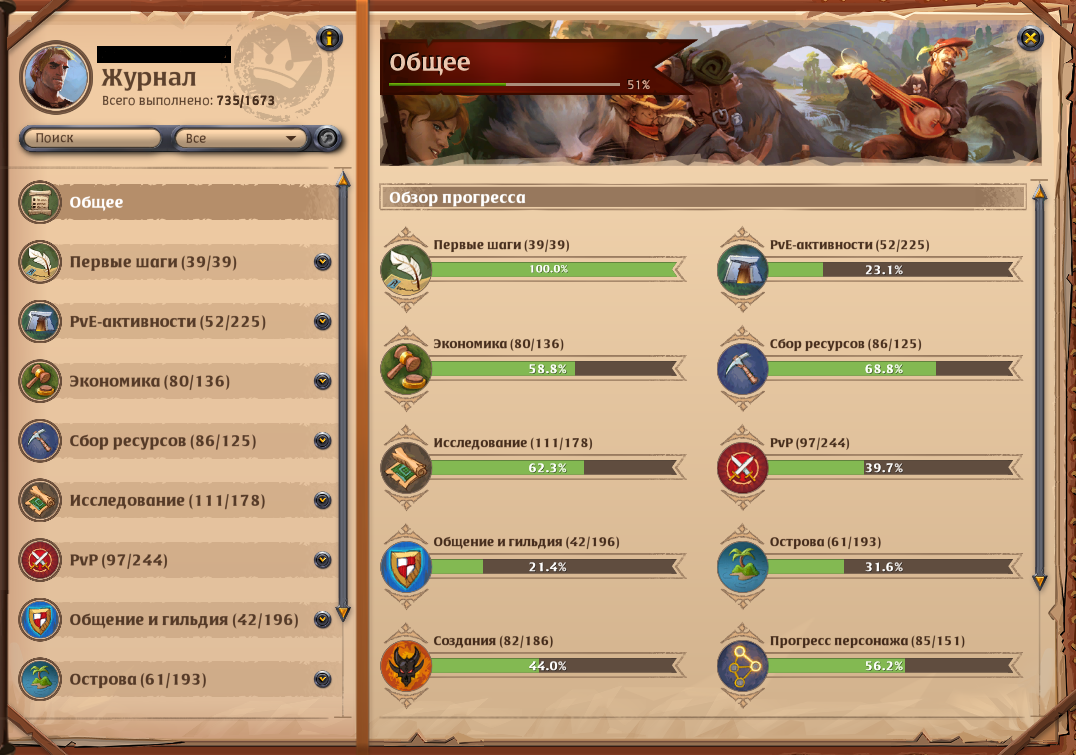Open the 'Все' filter dropdown
1076x755 pixels.
[240, 138]
